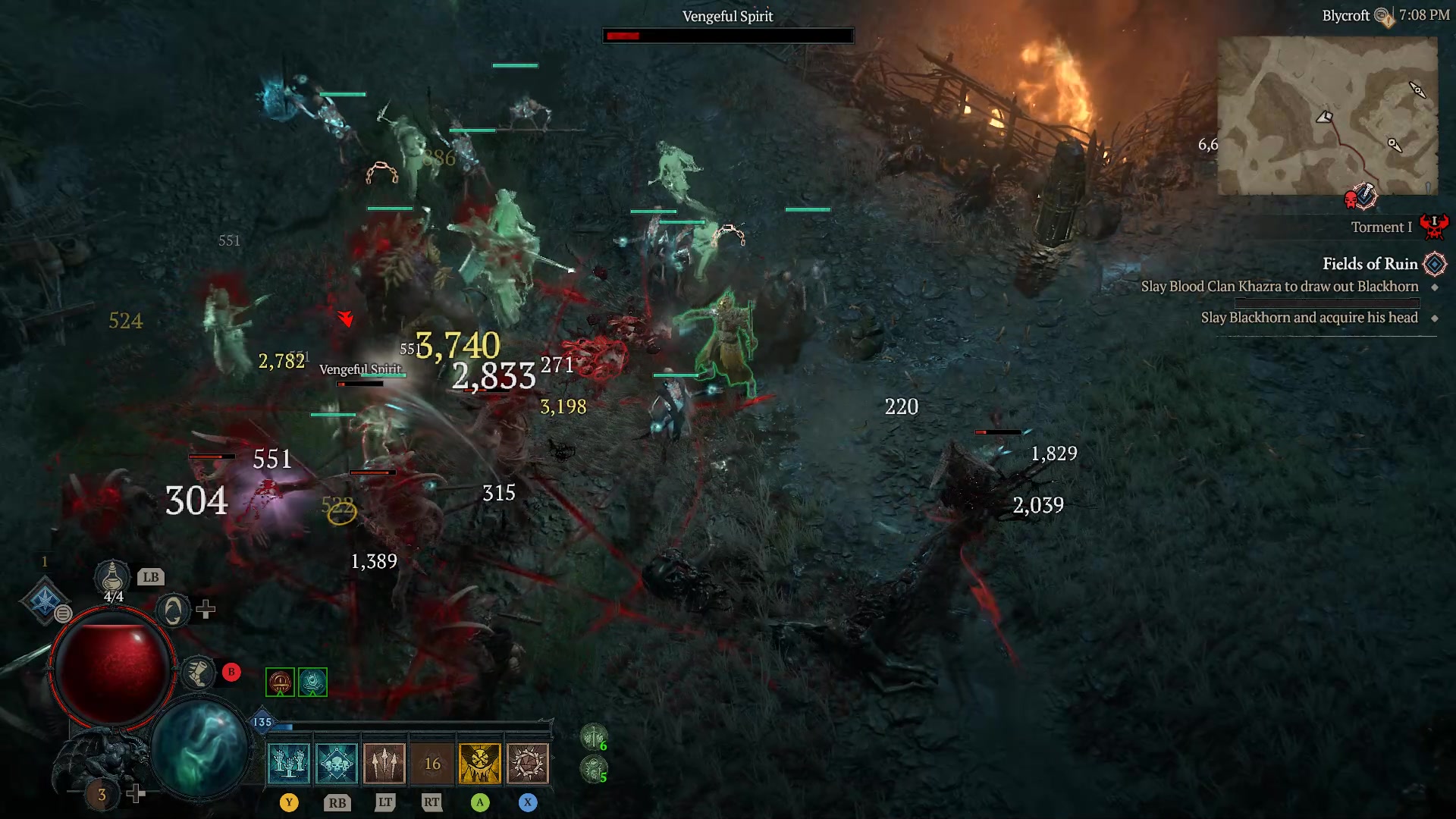Click the Blycroft location label

click(1345, 14)
